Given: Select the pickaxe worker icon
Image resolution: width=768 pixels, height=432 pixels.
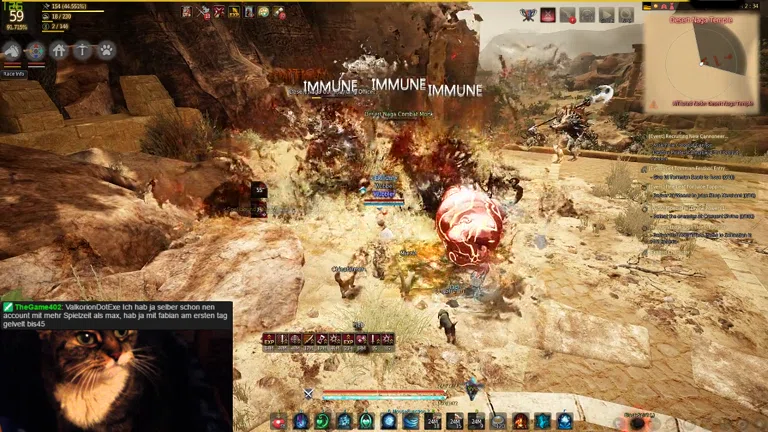Looking at the screenshot, I should [x=83, y=50].
